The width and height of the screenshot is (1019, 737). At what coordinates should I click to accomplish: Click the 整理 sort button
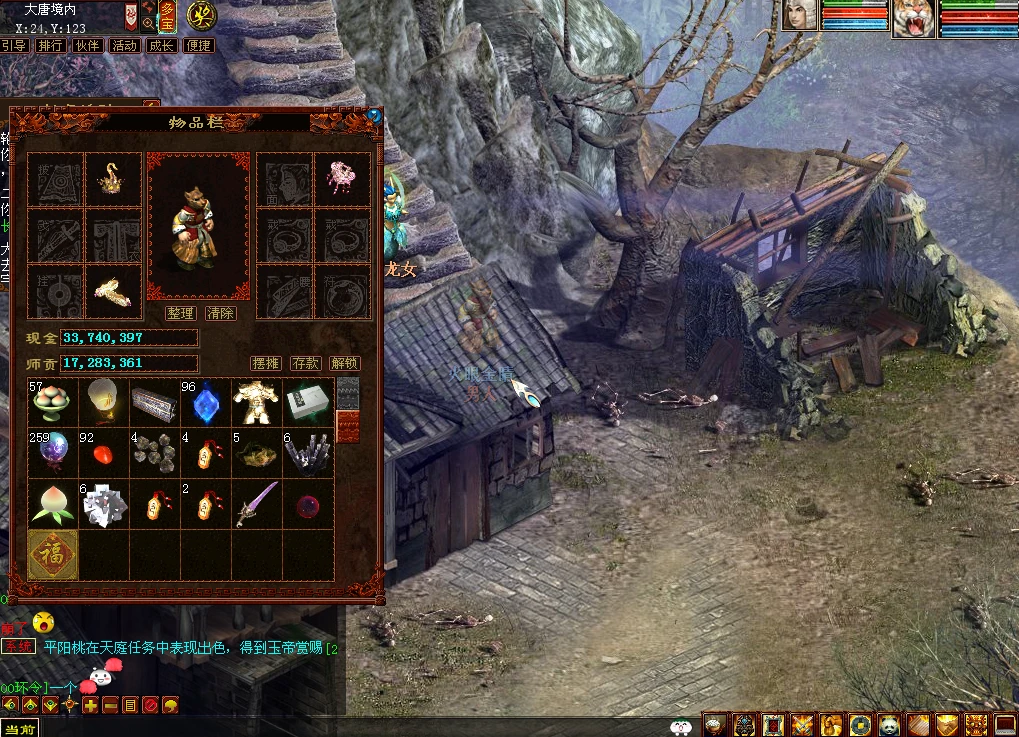point(180,313)
